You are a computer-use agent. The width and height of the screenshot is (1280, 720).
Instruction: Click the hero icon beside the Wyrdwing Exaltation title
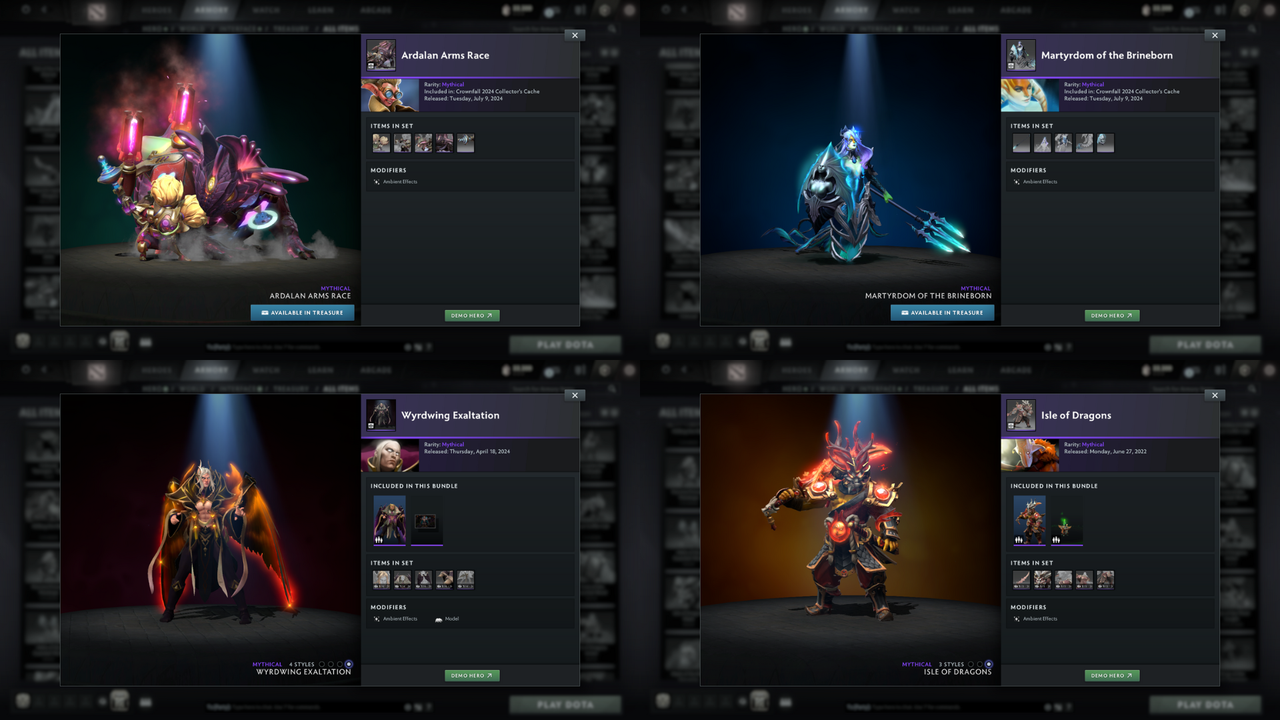(381, 415)
